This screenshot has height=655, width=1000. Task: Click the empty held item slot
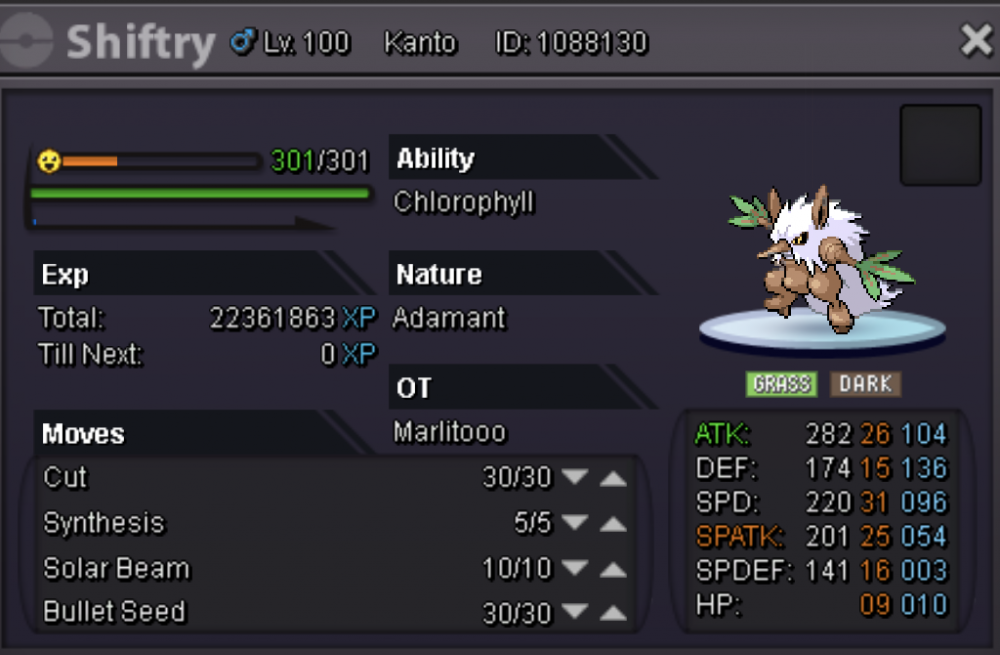(x=940, y=145)
